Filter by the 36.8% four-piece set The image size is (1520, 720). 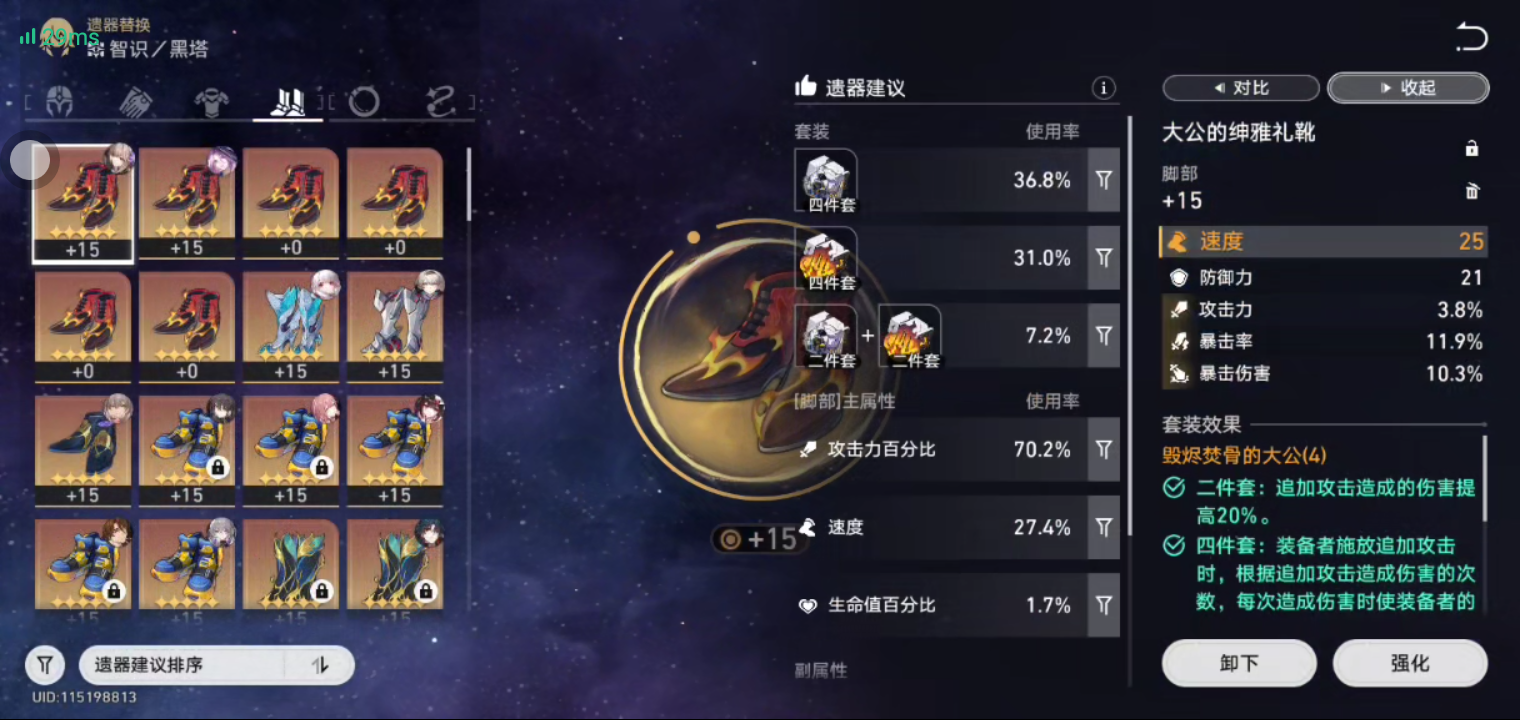(x=1103, y=180)
